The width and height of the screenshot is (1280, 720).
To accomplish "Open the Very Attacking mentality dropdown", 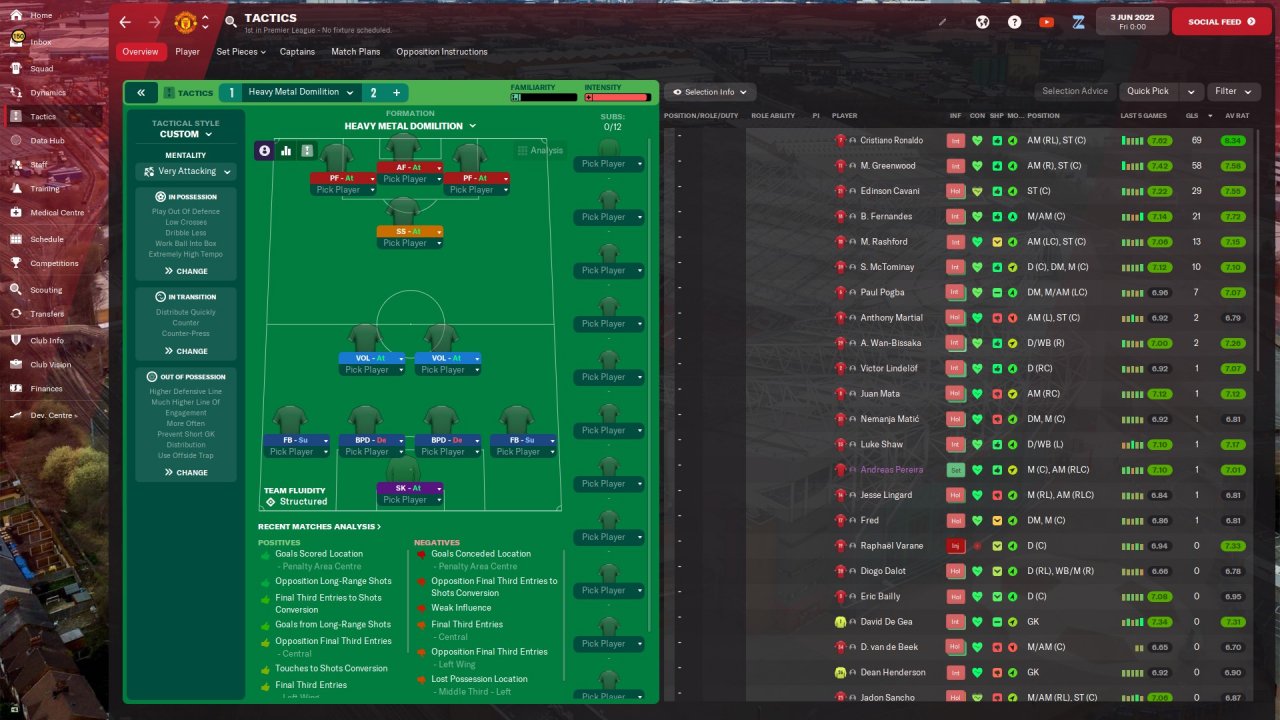I will click(186, 172).
